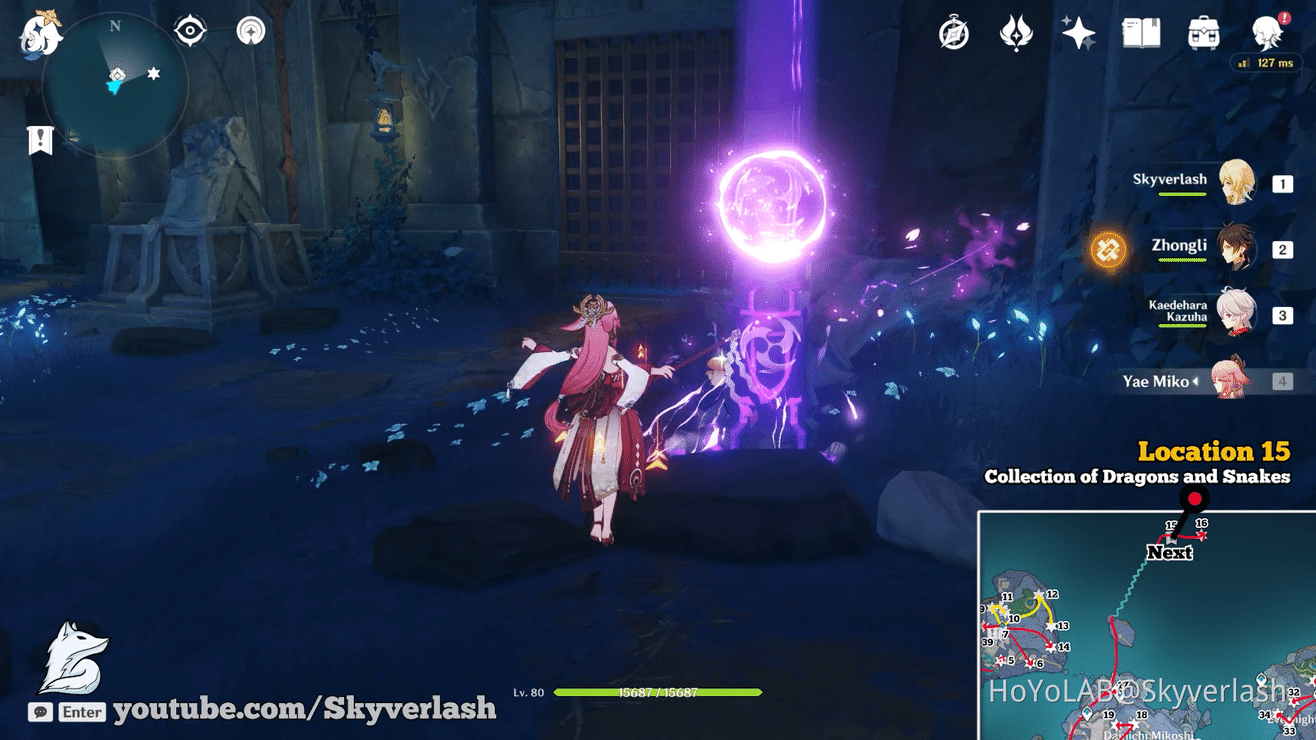Click the character HP bar showing 15687
The width and height of the screenshot is (1316, 740).
click(x=658, y=689)
